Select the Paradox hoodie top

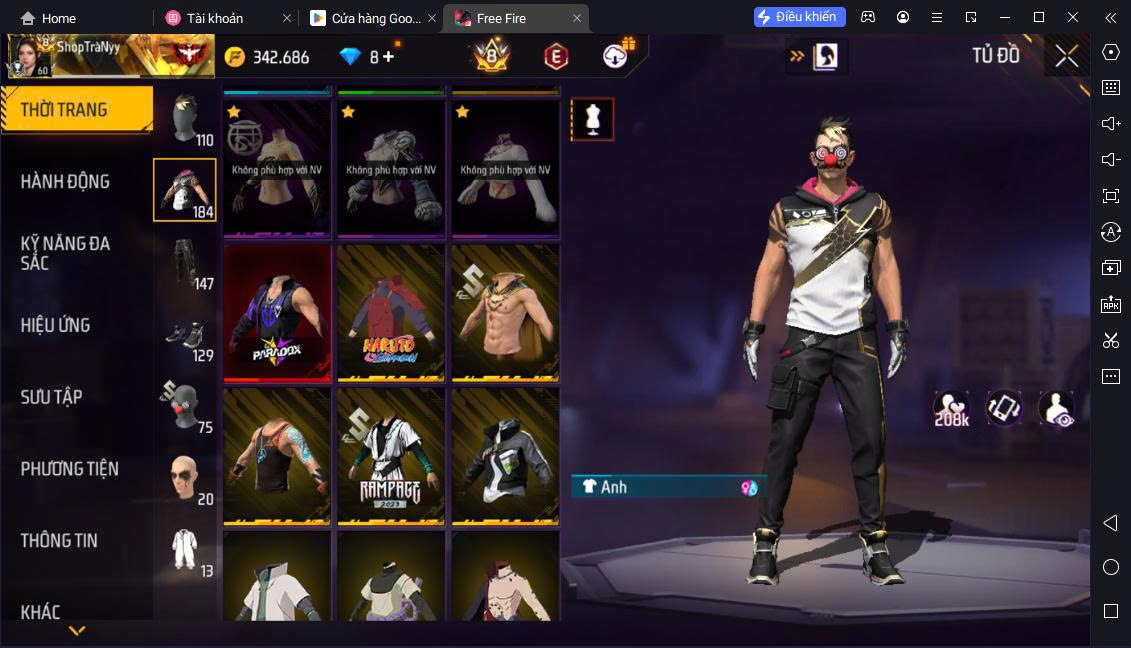point(277,313)
